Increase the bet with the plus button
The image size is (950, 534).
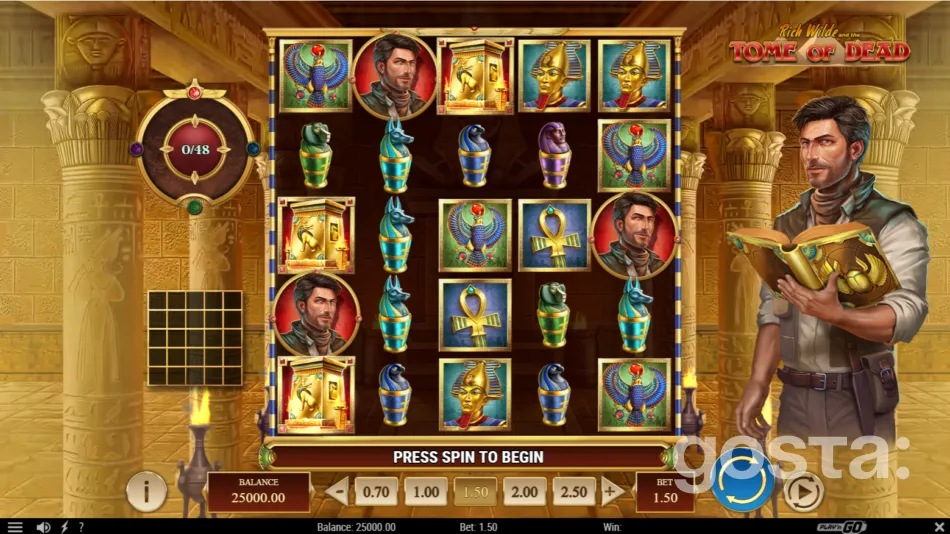[612, 492]
